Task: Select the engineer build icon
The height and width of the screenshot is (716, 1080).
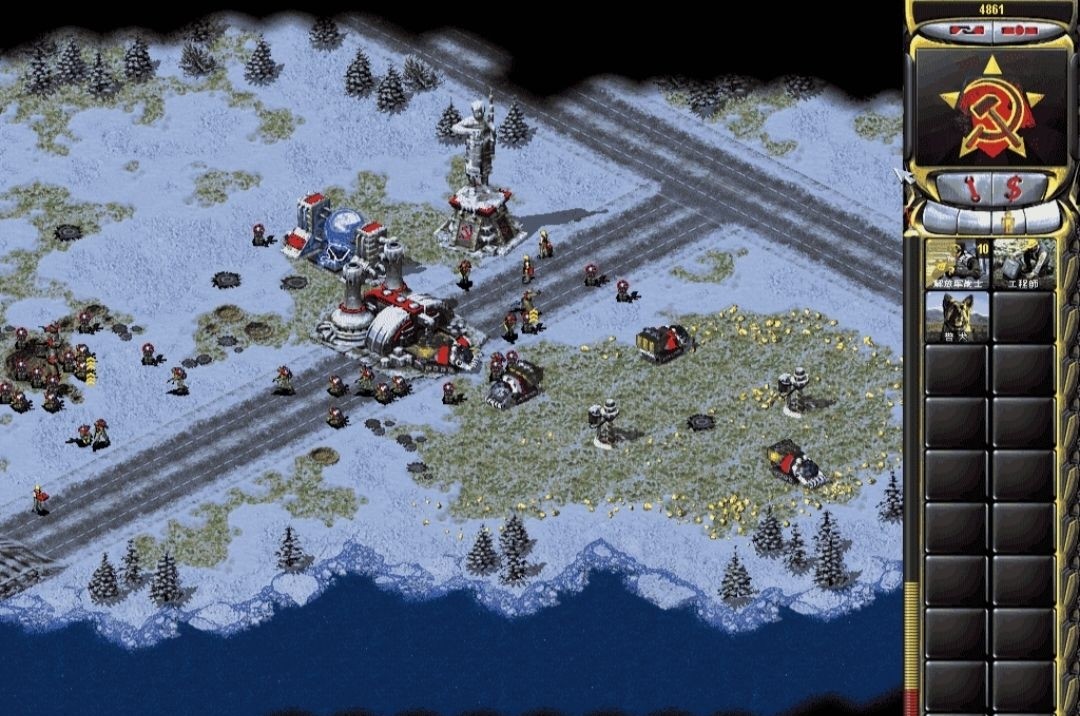Action: click(x=1024, y=264)
